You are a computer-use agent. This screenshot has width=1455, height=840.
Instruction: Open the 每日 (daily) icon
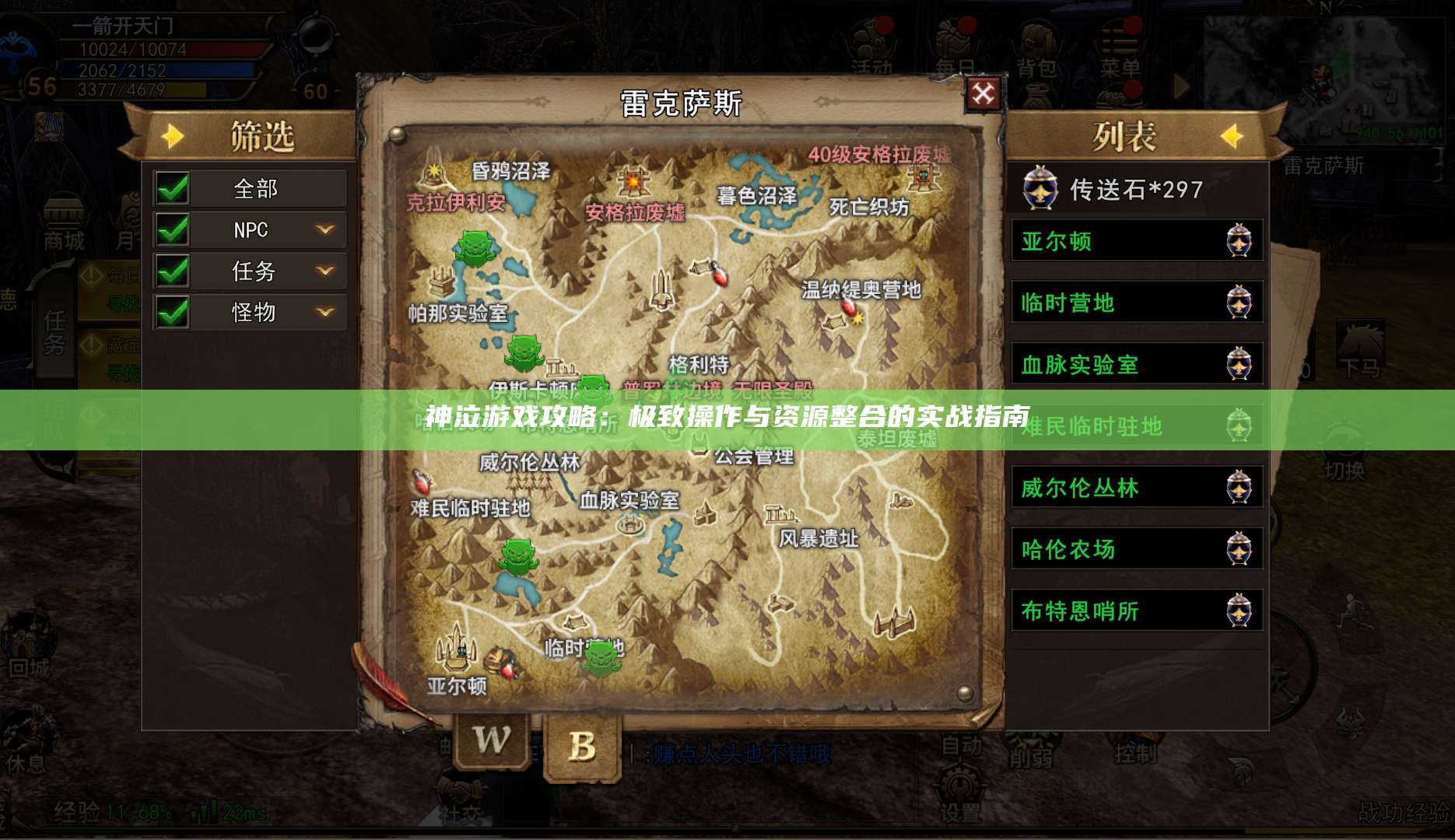tap(951, 35)
